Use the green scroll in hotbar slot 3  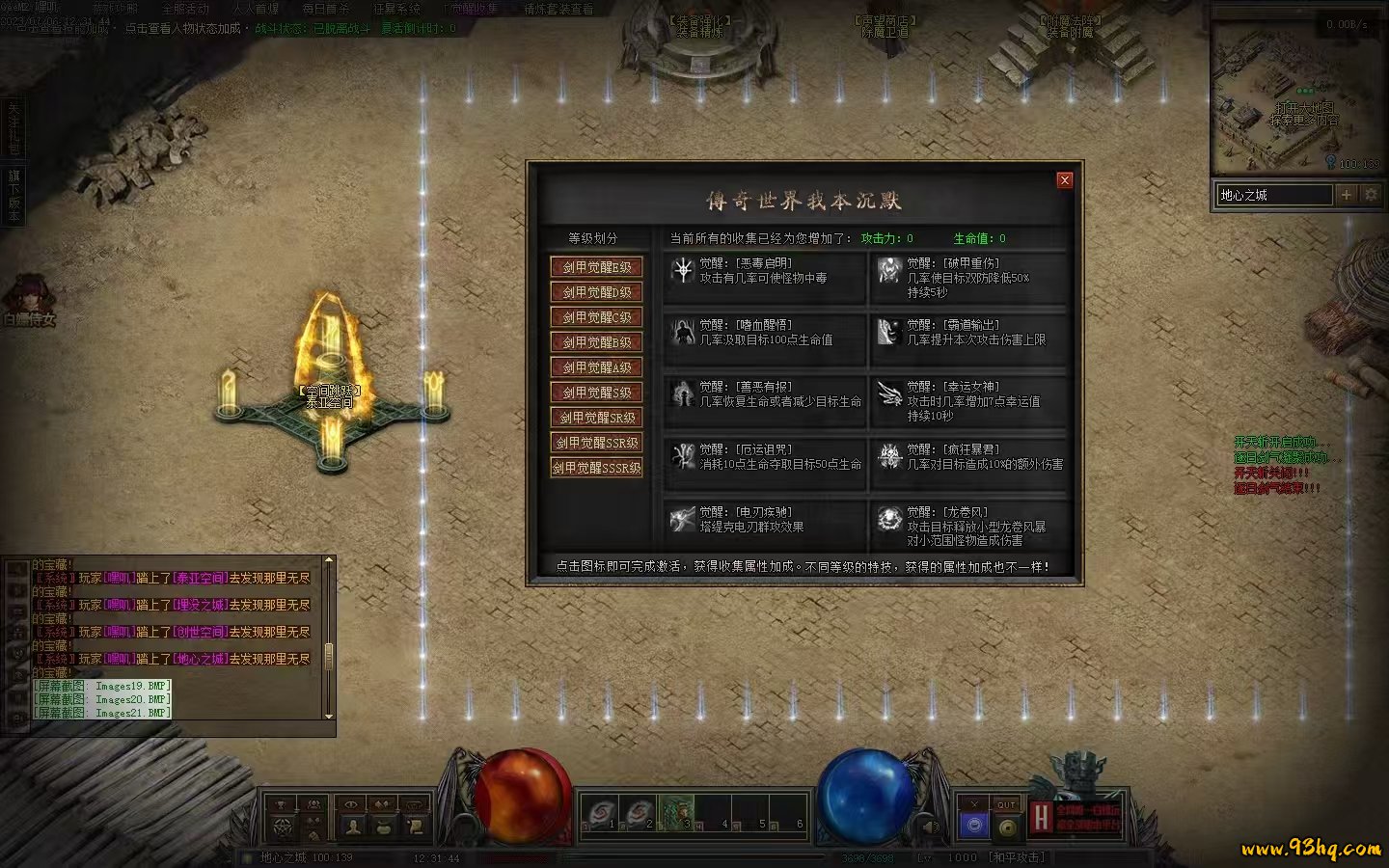click(676, 812)
